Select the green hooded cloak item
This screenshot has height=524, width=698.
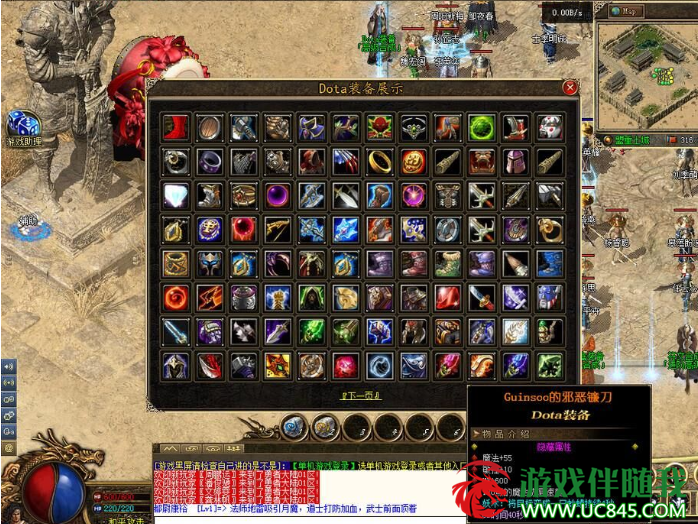[x=312, y=297]
